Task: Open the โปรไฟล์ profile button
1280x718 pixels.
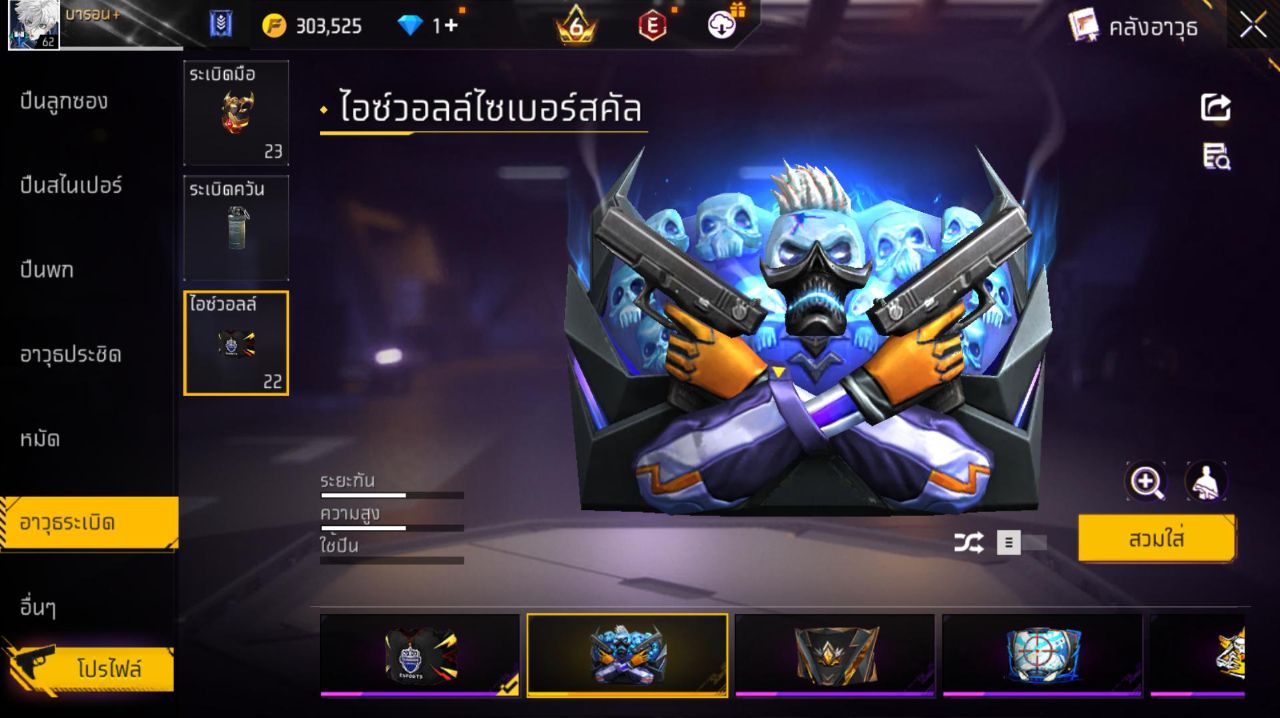Action: (x=108, y=669)
